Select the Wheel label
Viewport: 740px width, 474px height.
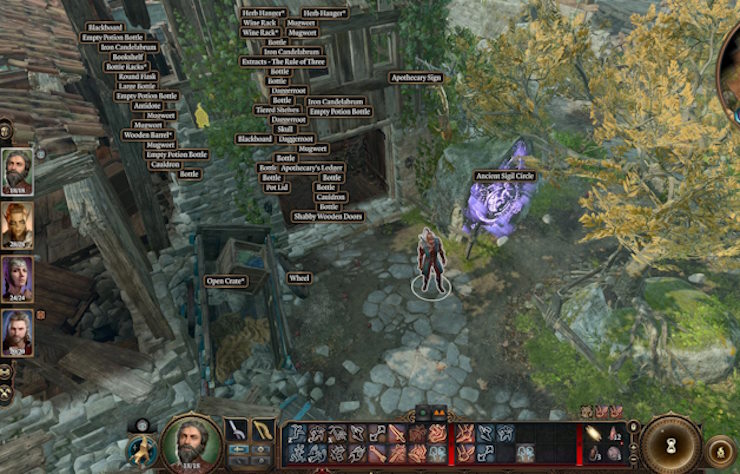pyautogui.click(x=299, y=278)
